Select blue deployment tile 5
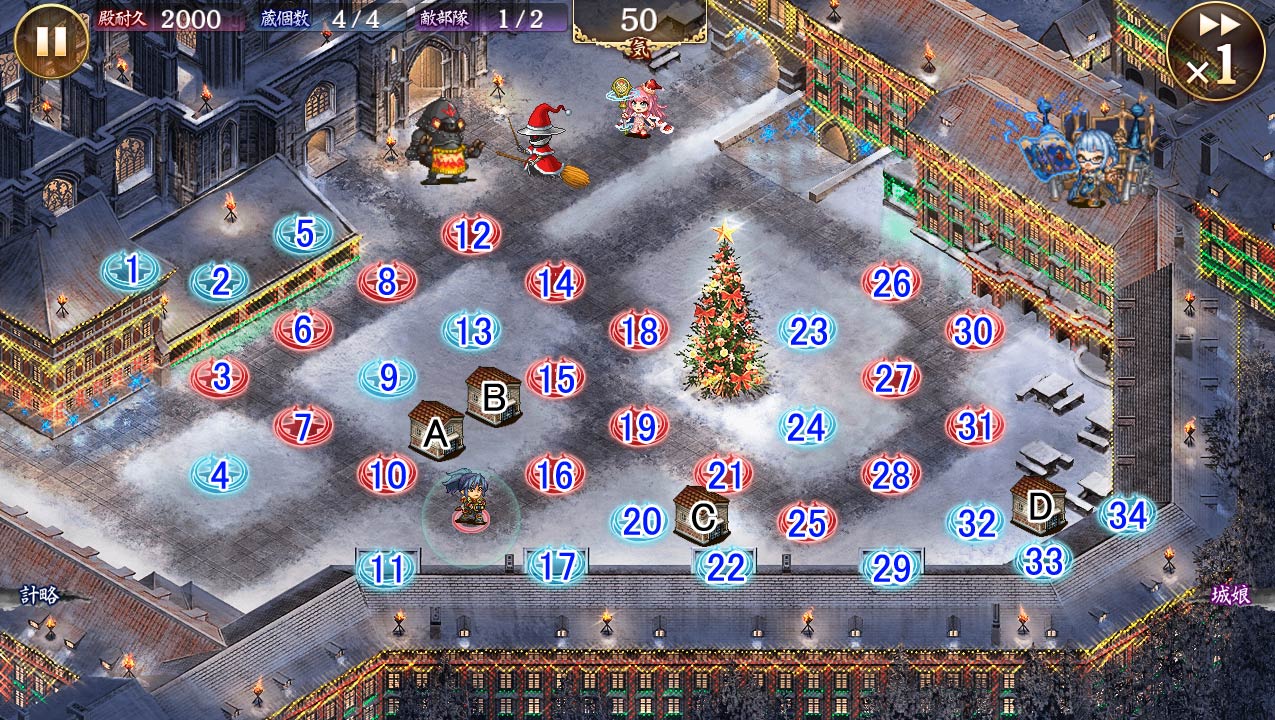1275x720 pixels. point(304,234)
